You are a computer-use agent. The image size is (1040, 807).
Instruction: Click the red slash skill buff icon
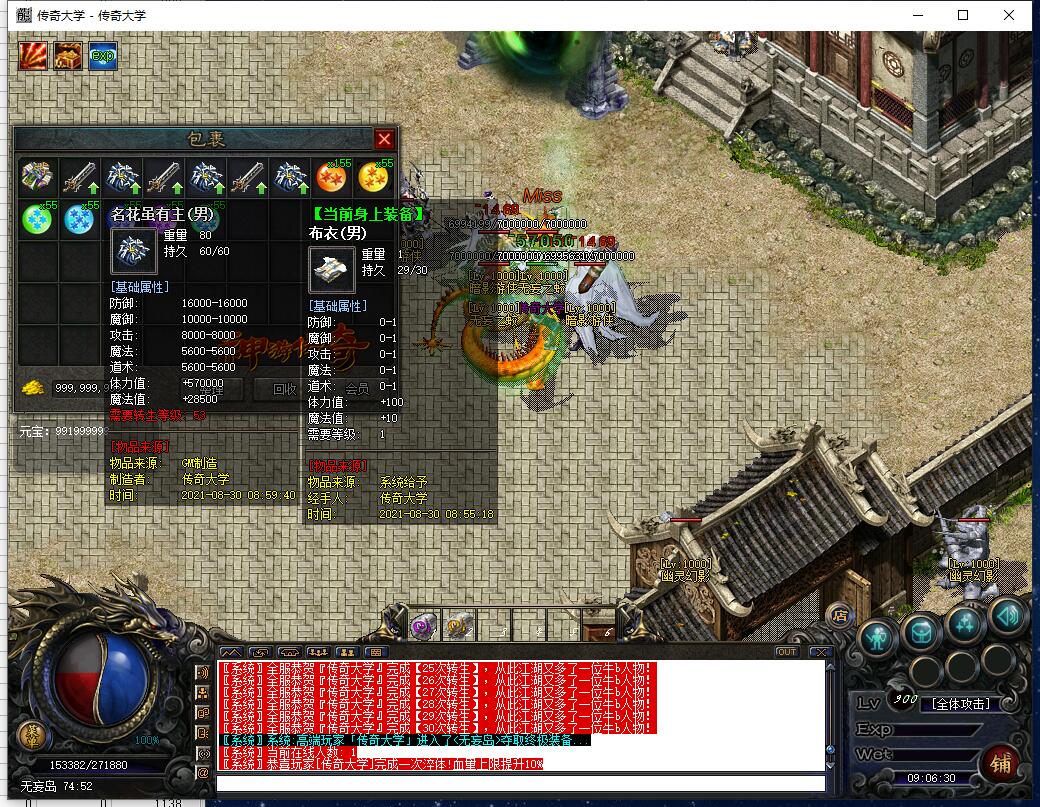33,56
